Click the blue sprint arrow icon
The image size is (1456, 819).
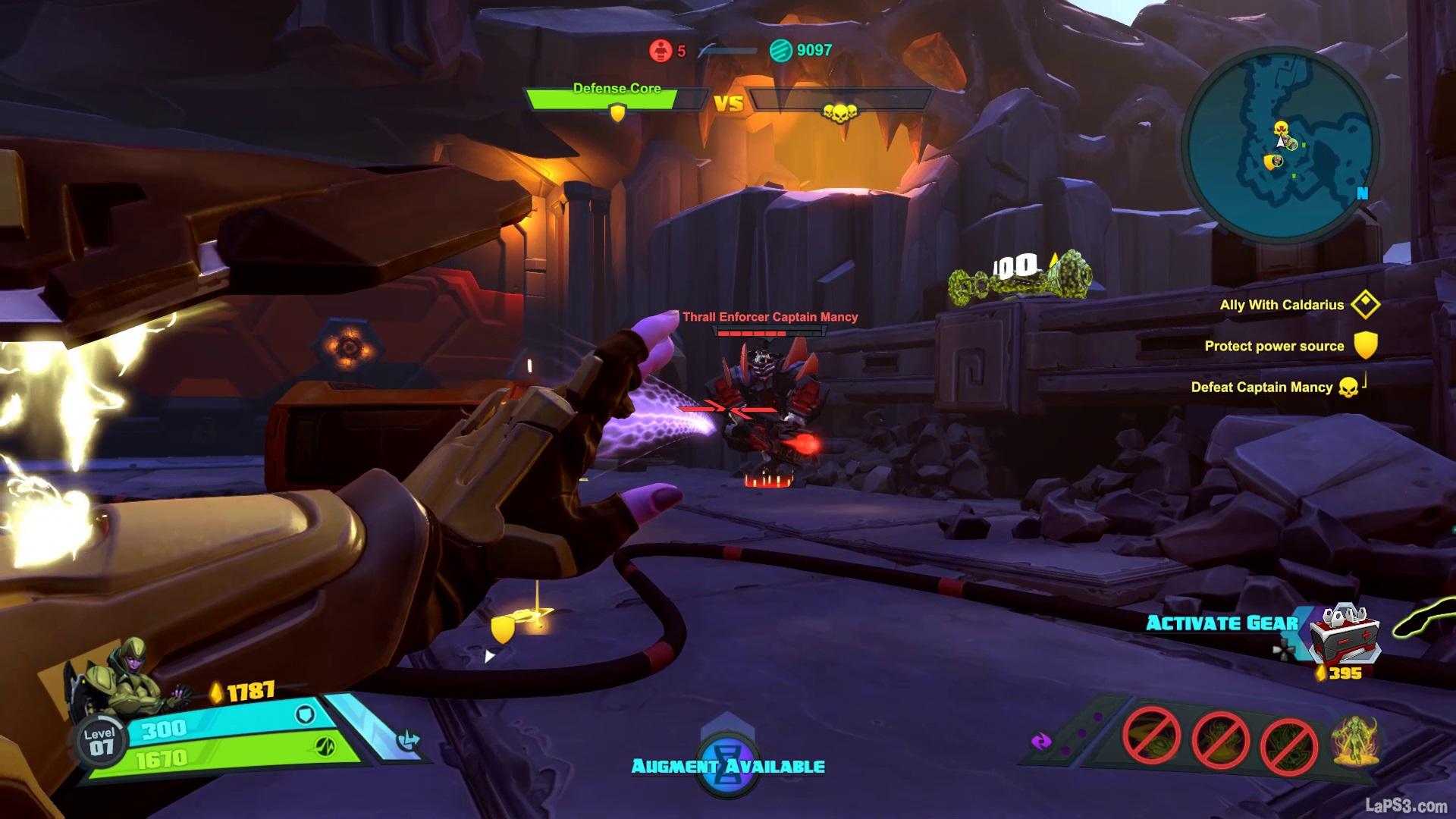pyautogui.click(x=409, y=740)
